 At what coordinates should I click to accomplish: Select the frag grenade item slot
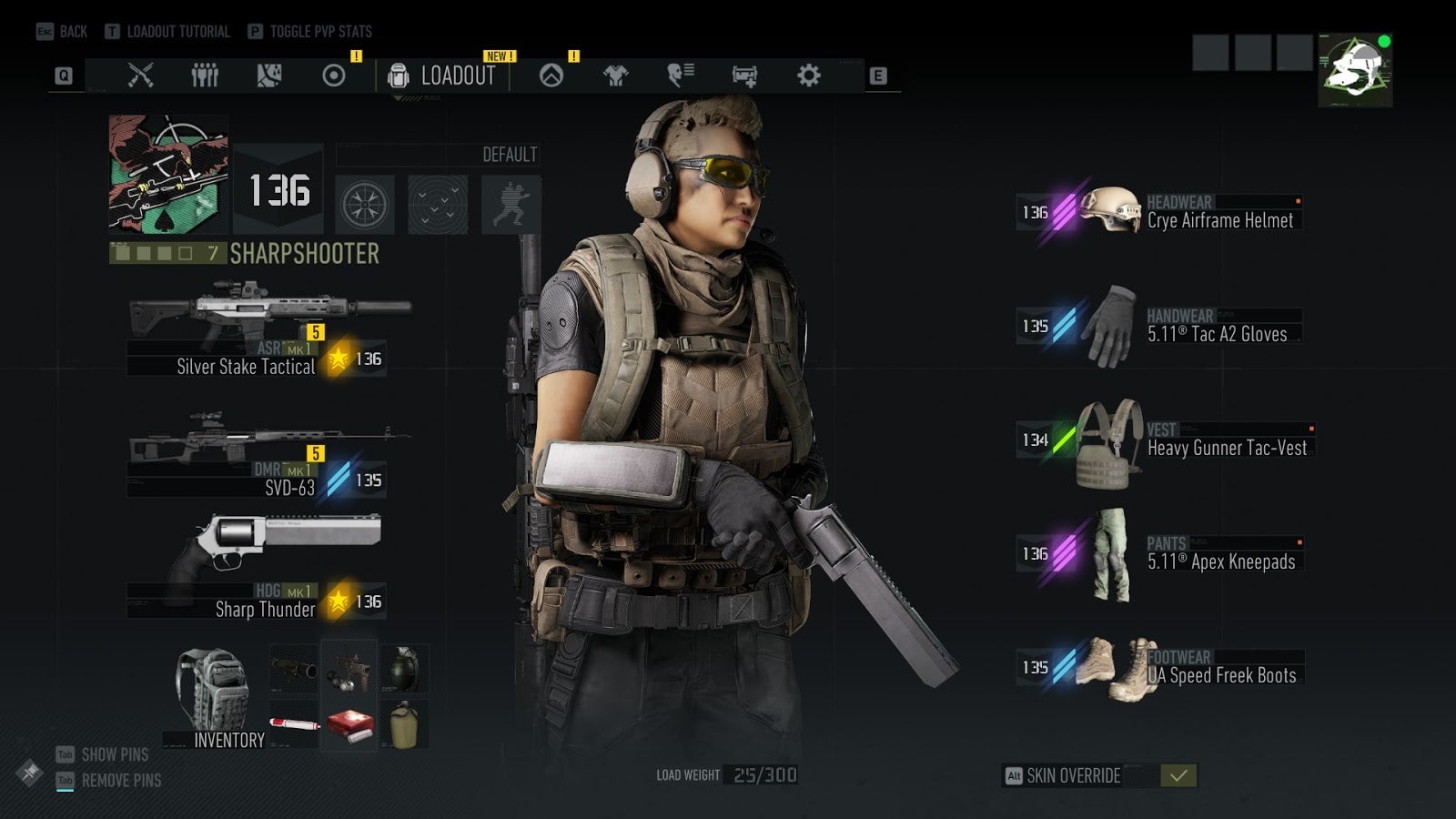(x=404, y=669)
